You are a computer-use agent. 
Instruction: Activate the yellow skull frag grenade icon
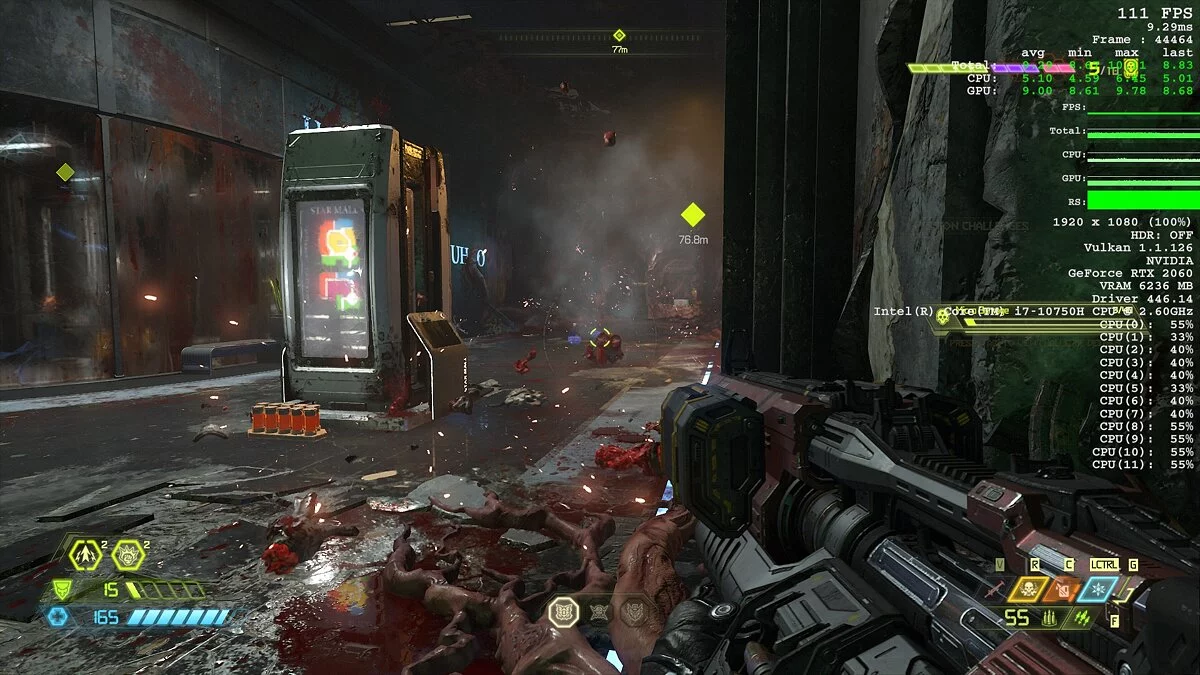[1028, 589]
